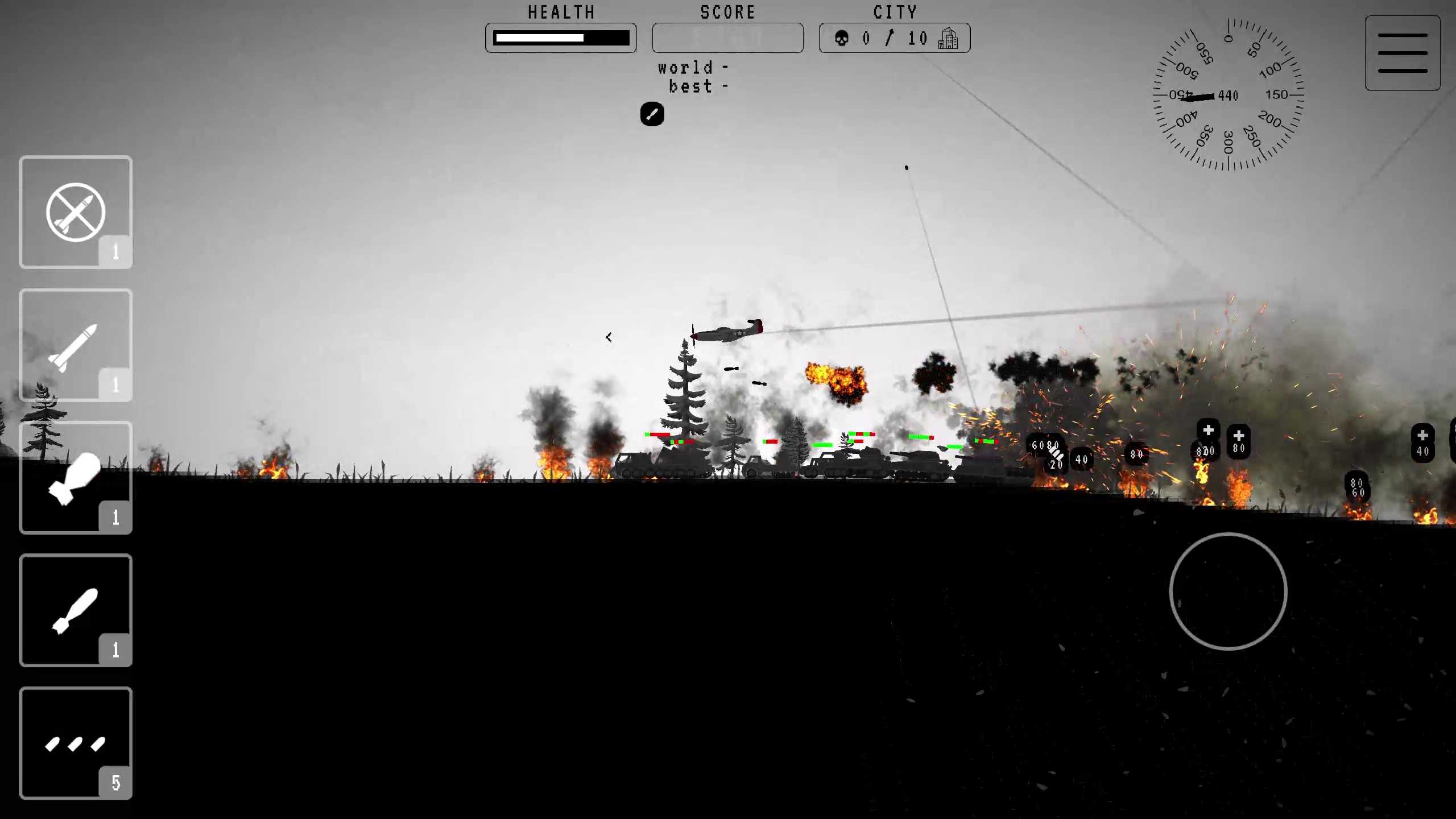Viewport: 1456px width, 819px height.
Task: Select the air-to-ground rocket weapon slot
Action: 76,346
